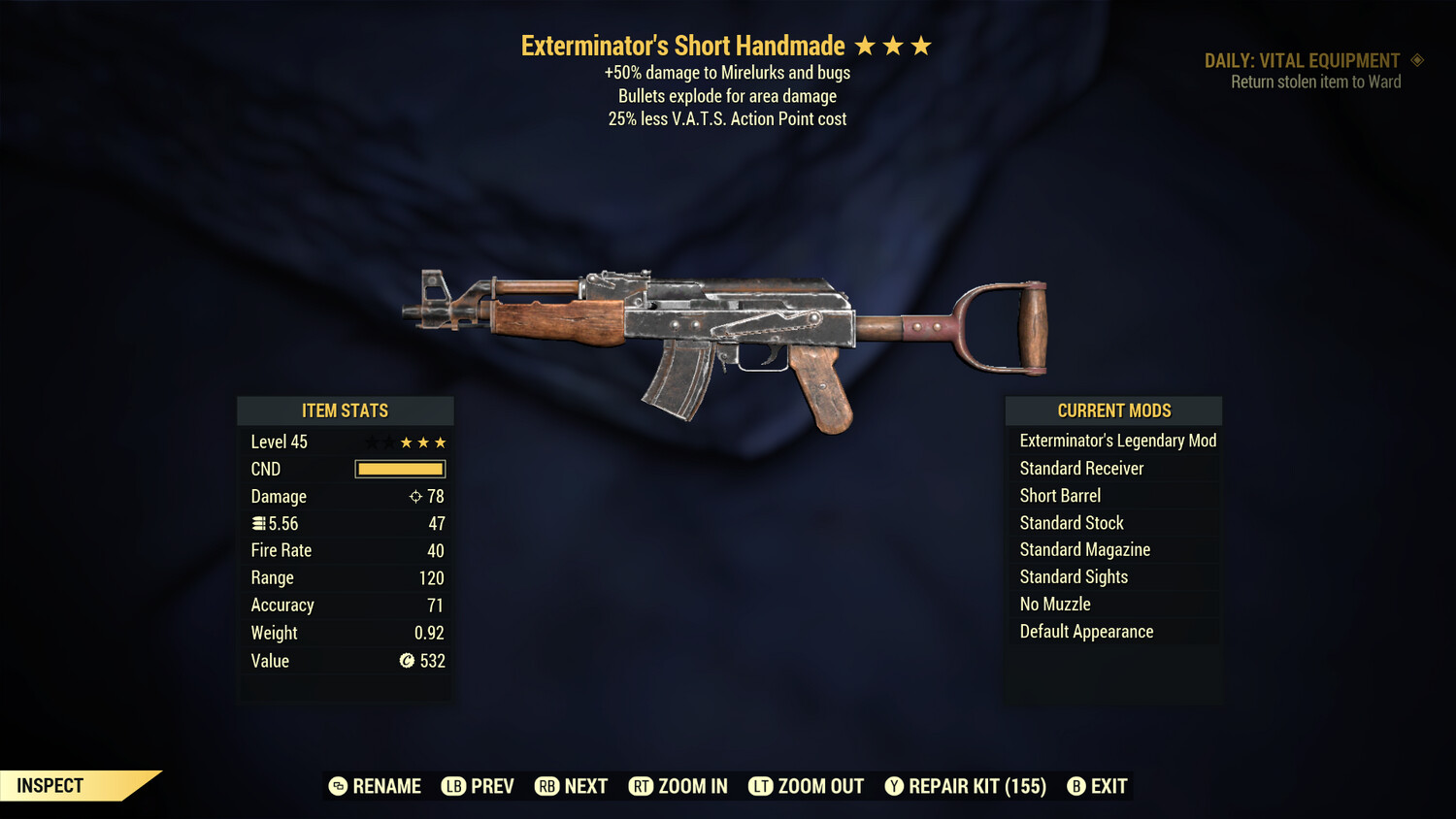
Task: Toggle the third gold star on Level 45
Action: coord(438,442)
